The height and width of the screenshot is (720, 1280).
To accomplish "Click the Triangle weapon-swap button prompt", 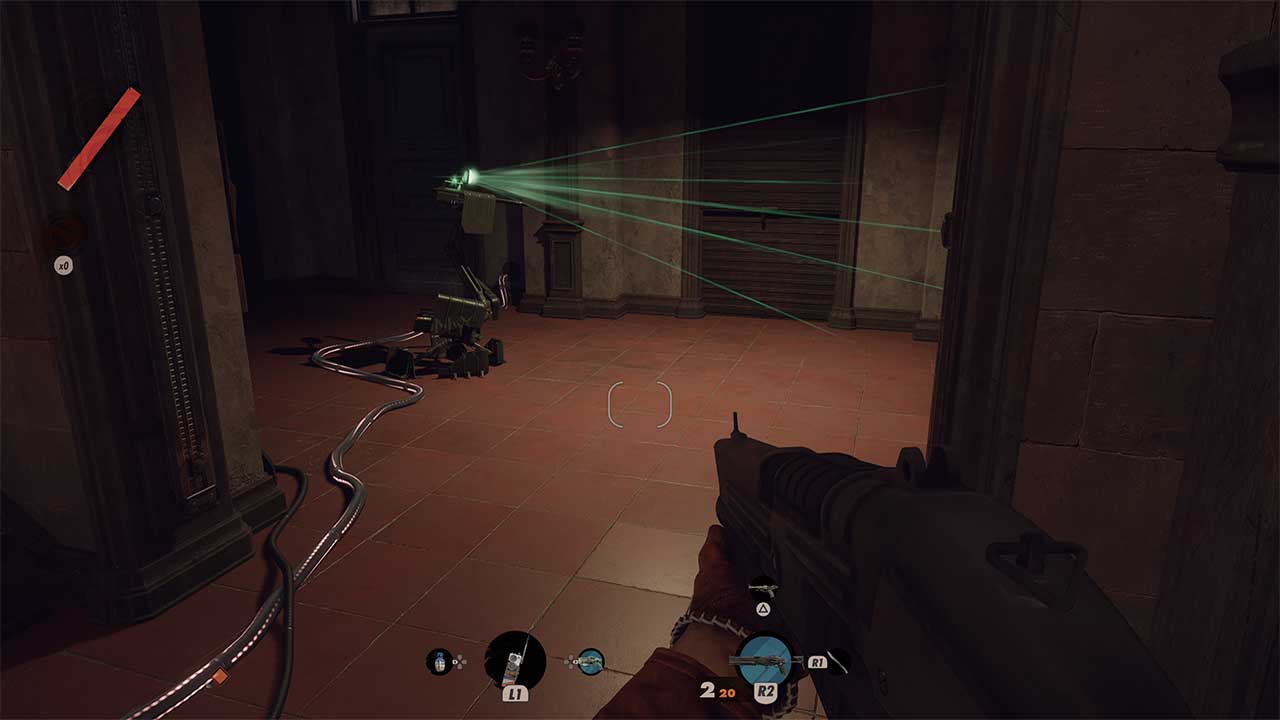I will [x=763, y=609].
